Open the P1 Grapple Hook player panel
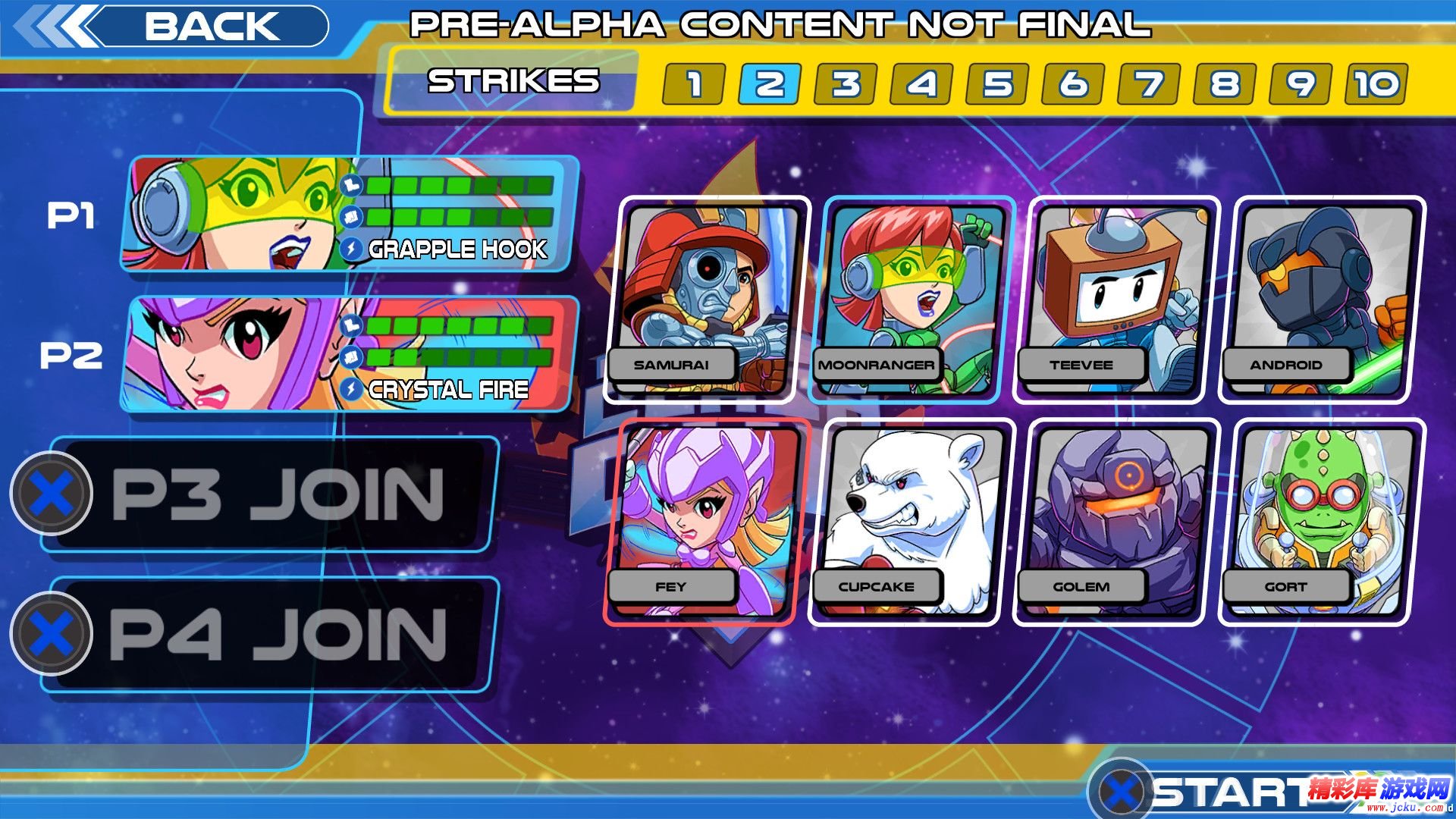The height and width of the screenshot is (819, 1456). pyautogui.click(x=349, y=215)
